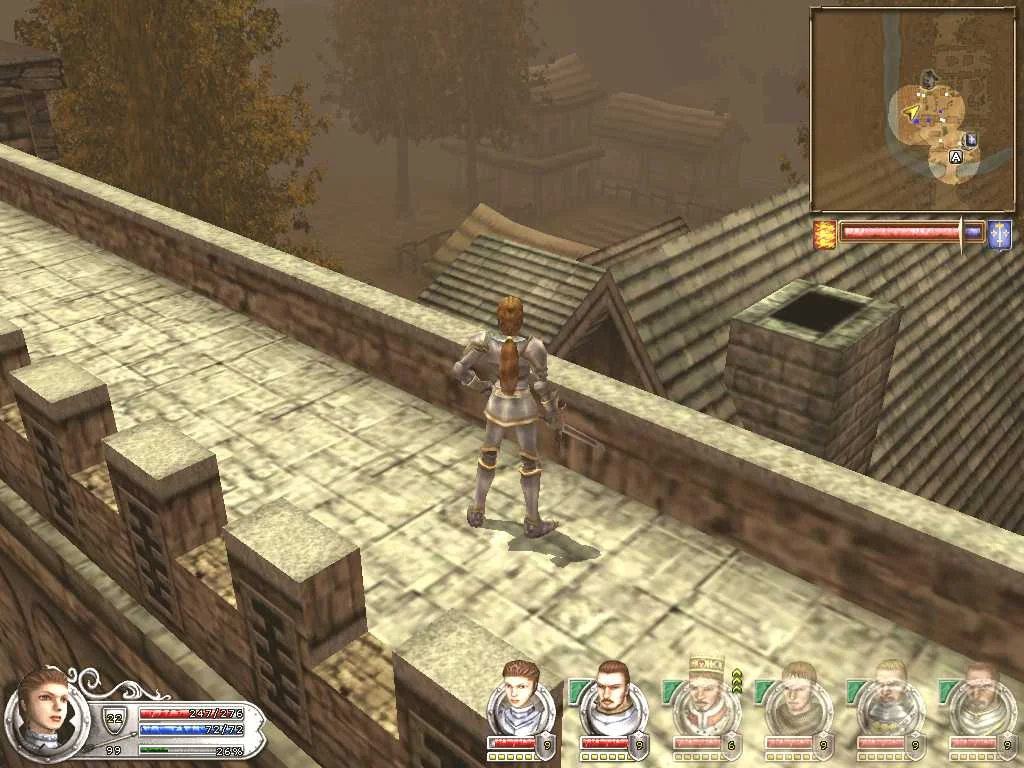Click the dark helmet marker on the minimap
Viewport: 1024px width, 768px height.
pos(929,77)
